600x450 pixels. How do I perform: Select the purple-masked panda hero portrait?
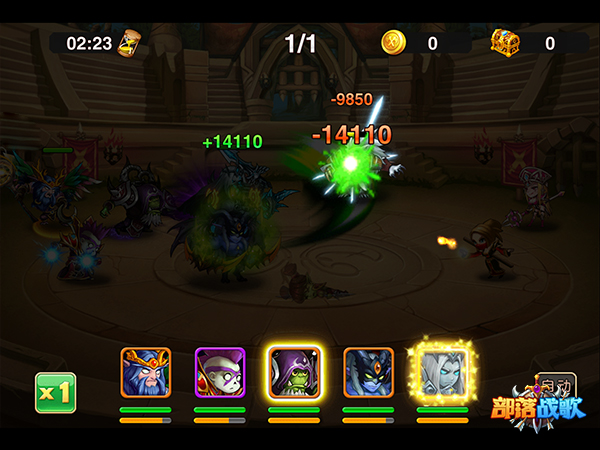tap(220, 373)
